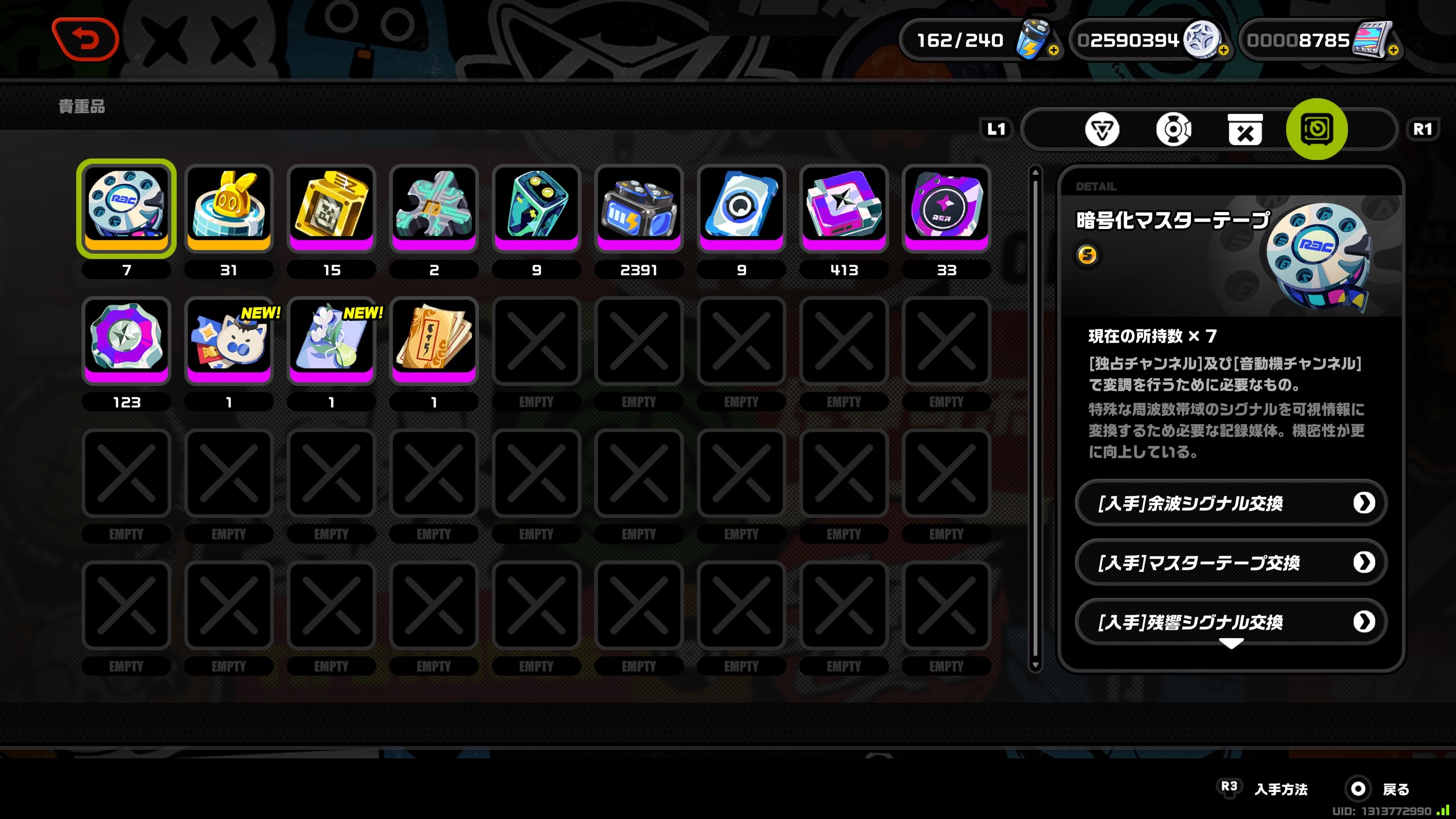Select the encrypted master tape item slot
This screenshot has height=819, width=1456.
127,207
